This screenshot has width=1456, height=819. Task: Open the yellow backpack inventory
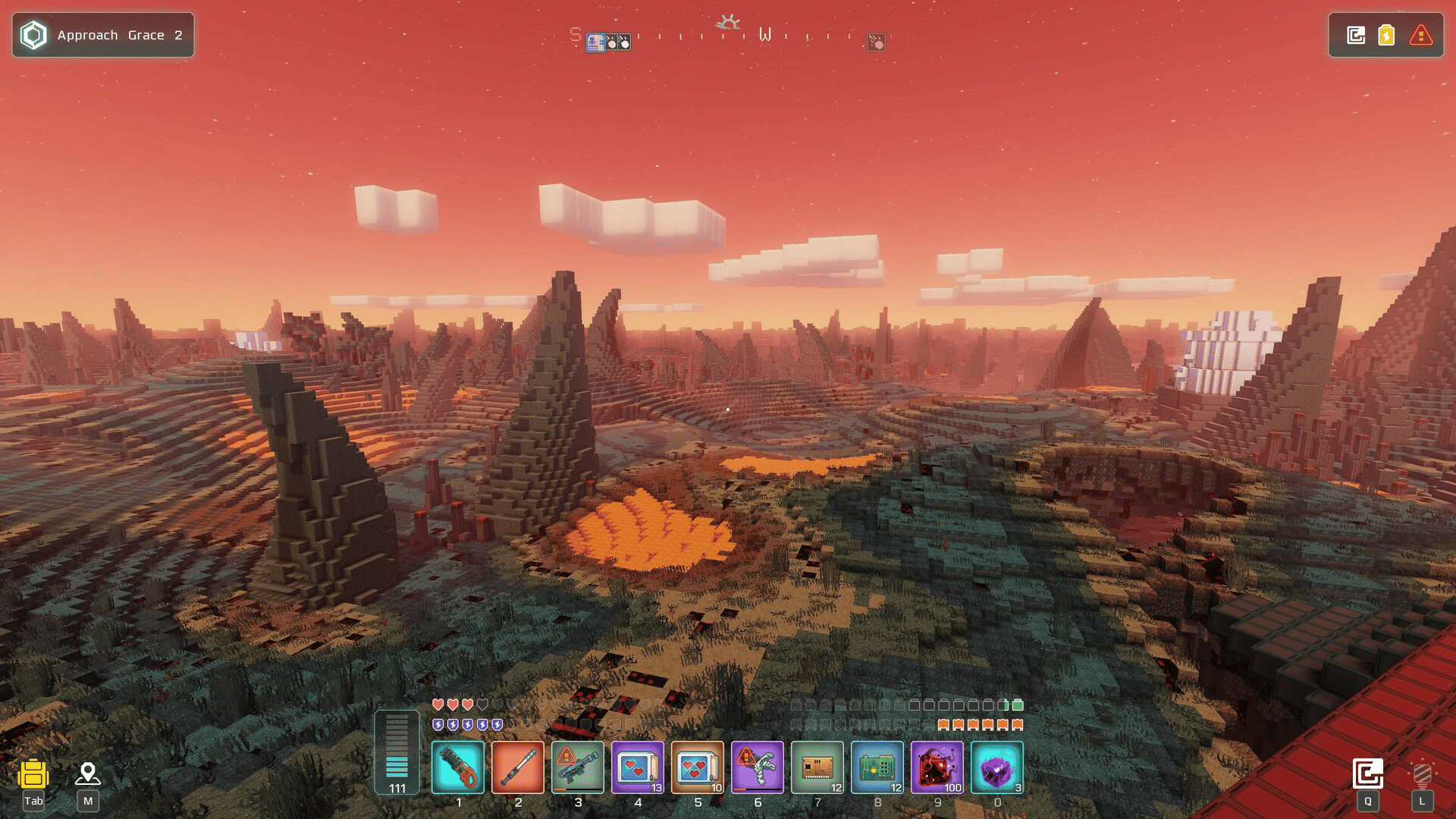pyautogui.click(x=33, y=775)
